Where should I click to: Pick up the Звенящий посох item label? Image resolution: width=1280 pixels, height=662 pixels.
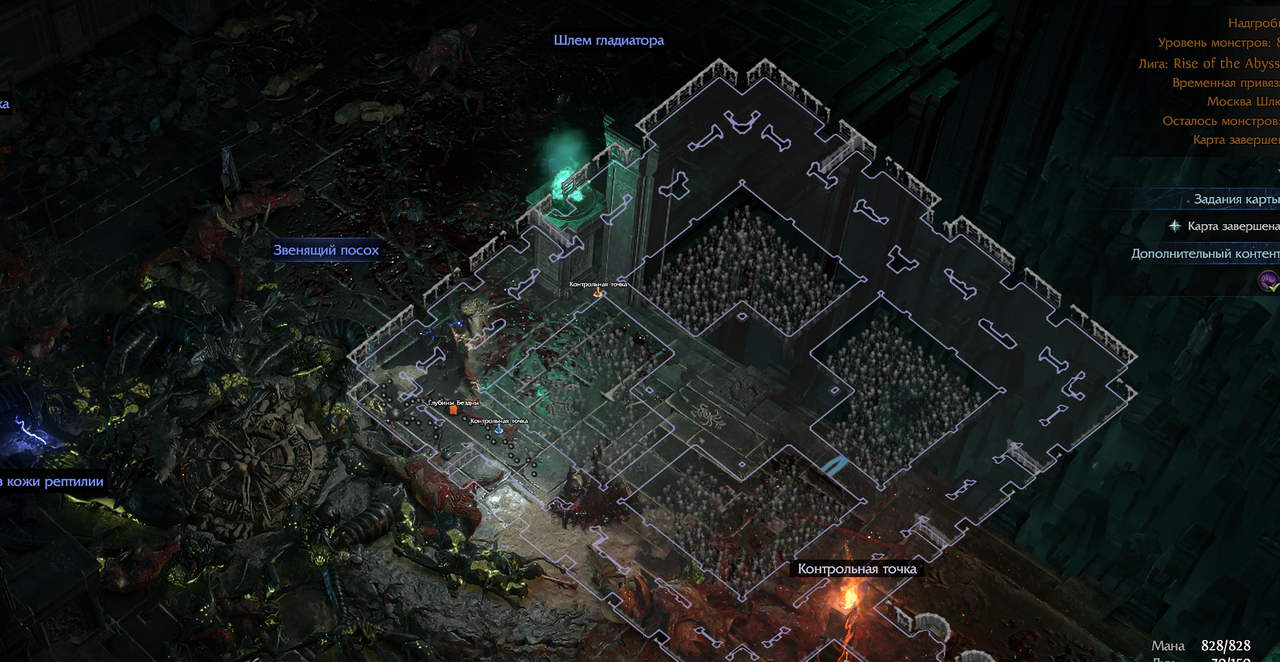click(x=326, y=250)
